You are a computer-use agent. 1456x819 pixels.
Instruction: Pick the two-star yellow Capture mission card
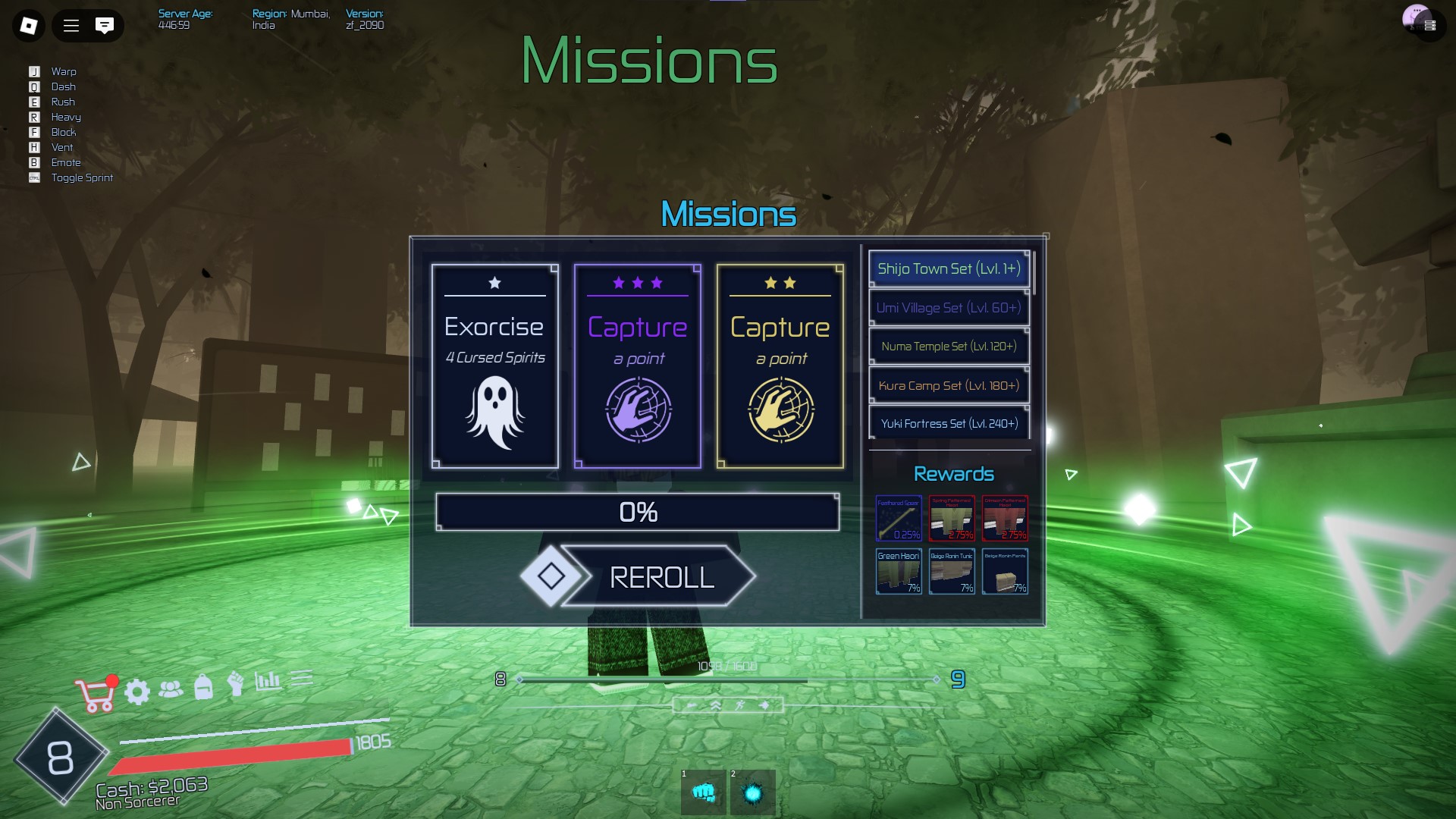(780, 366)
